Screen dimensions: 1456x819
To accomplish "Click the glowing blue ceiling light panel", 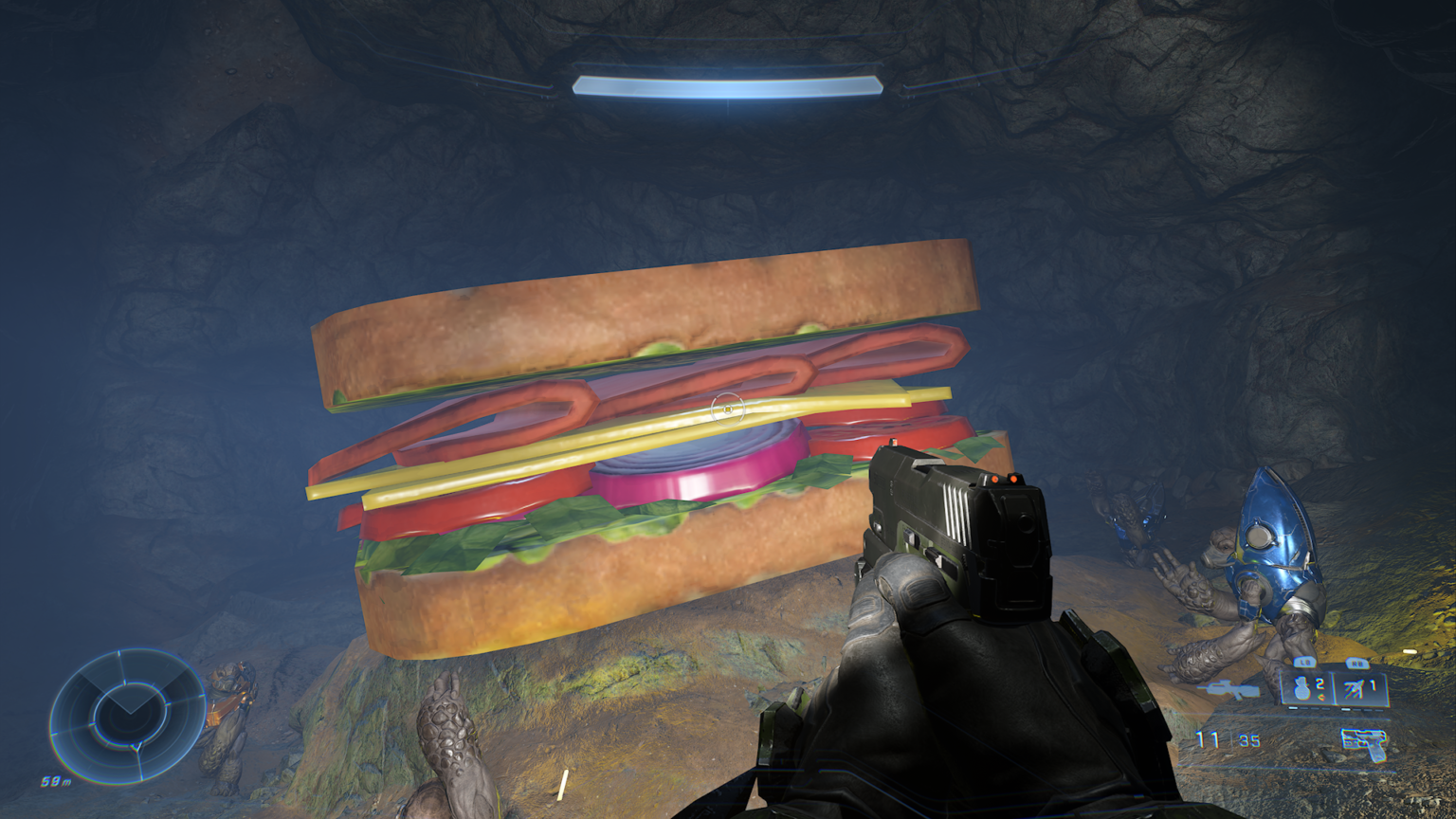I will point(726,85).
